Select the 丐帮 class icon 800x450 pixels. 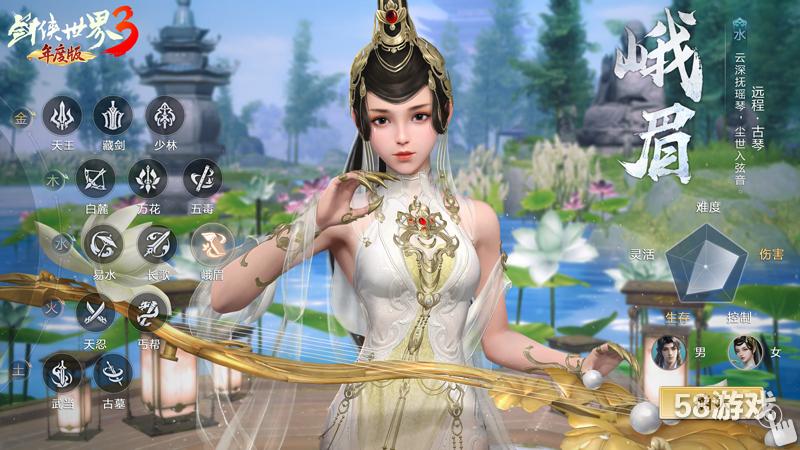click(x=148, y=312)
